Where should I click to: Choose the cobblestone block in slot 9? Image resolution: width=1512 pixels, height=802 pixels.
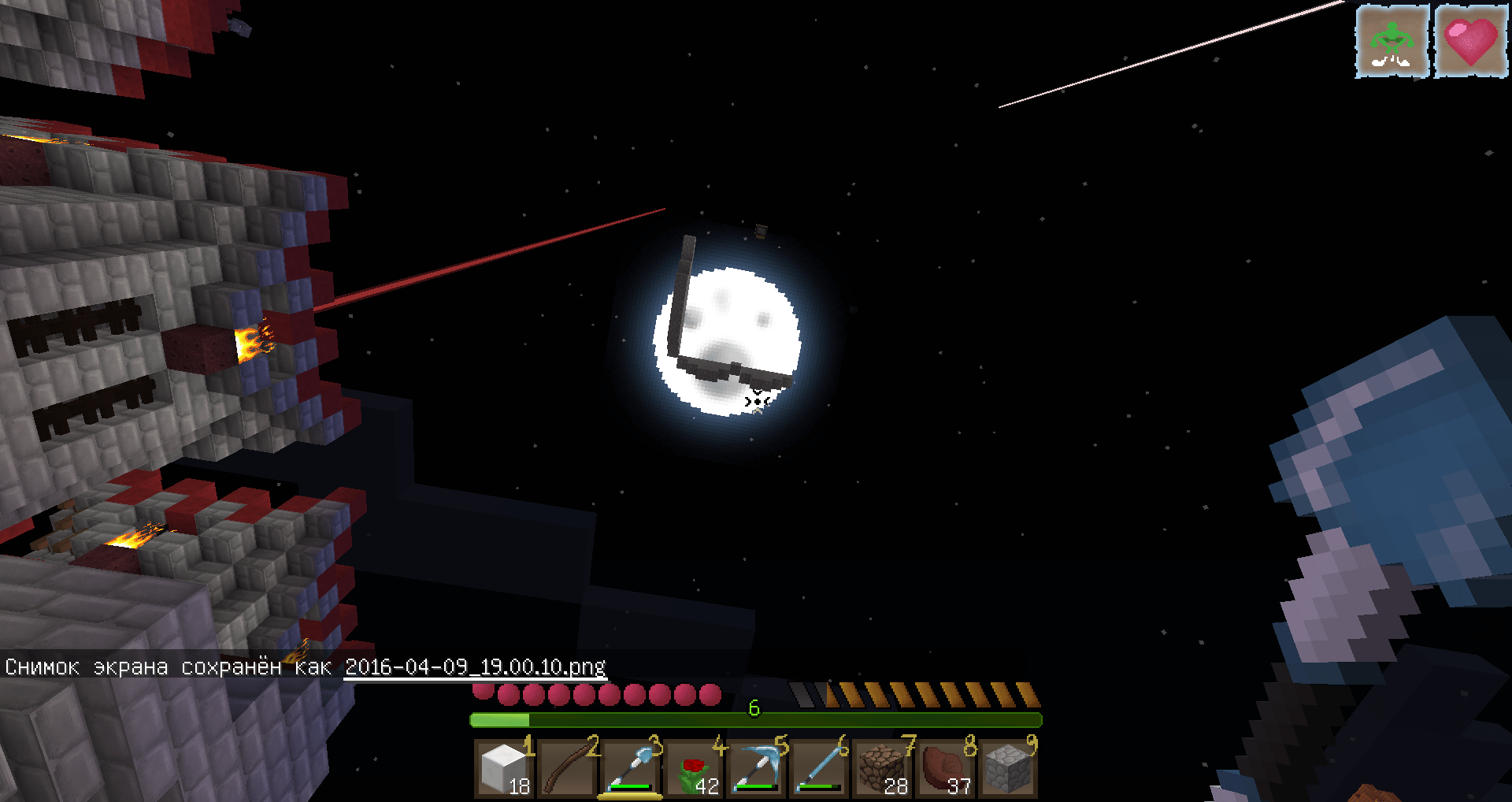point(1007,769)
